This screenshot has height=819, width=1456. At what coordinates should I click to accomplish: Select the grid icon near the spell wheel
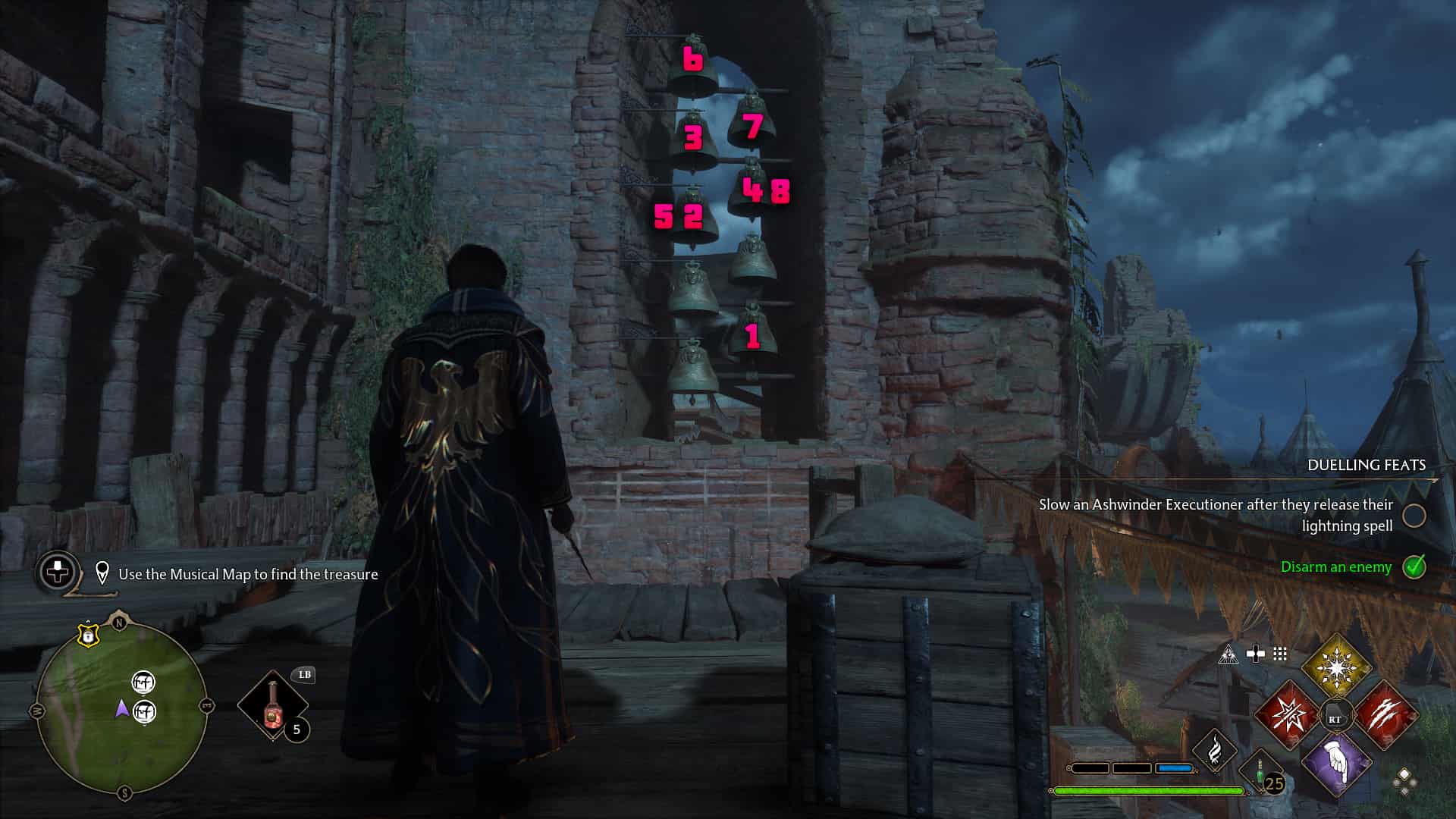(1280, 654)
